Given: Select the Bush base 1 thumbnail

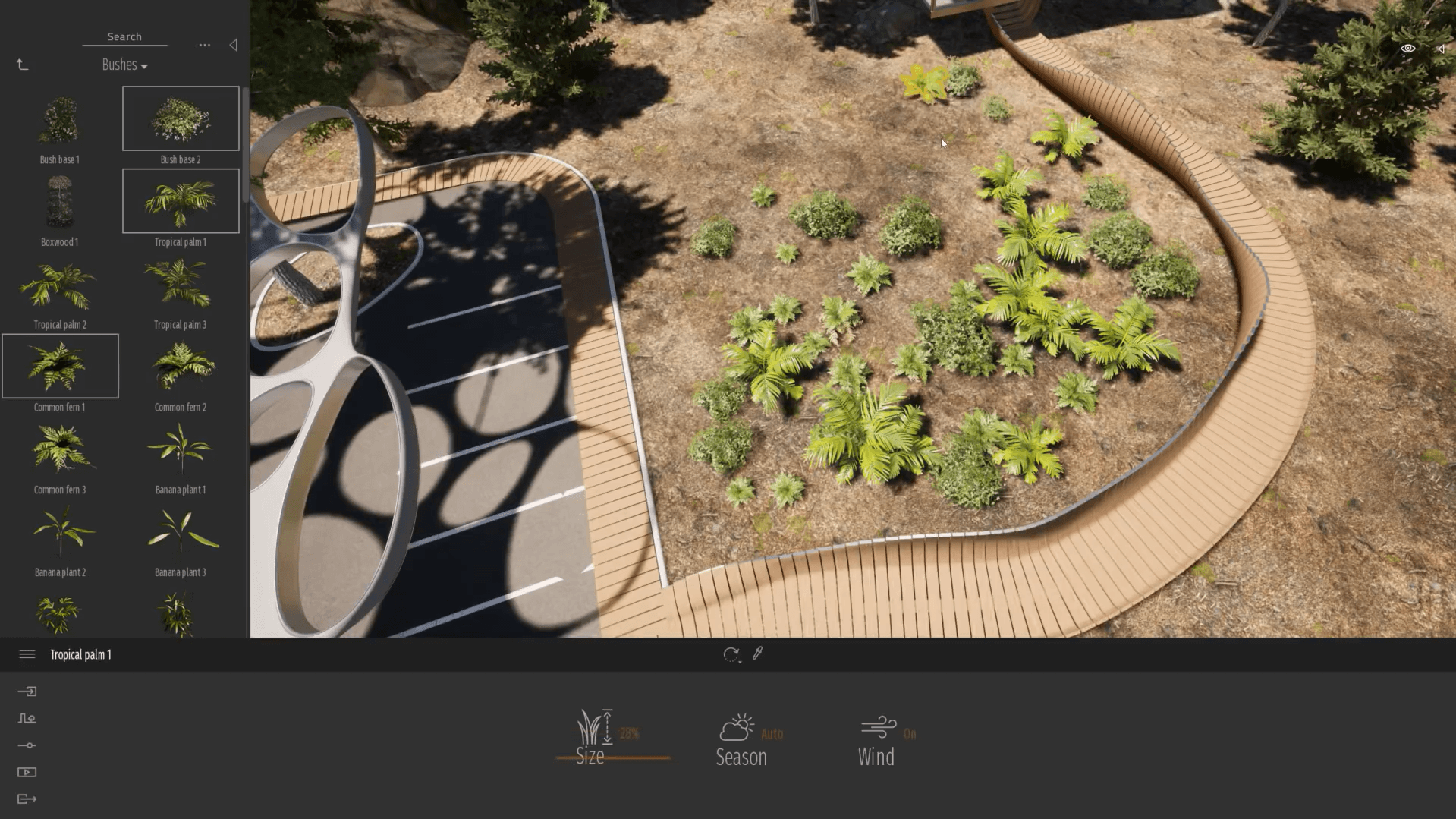Looking at the screenshot, I should (x=60, y=120).
